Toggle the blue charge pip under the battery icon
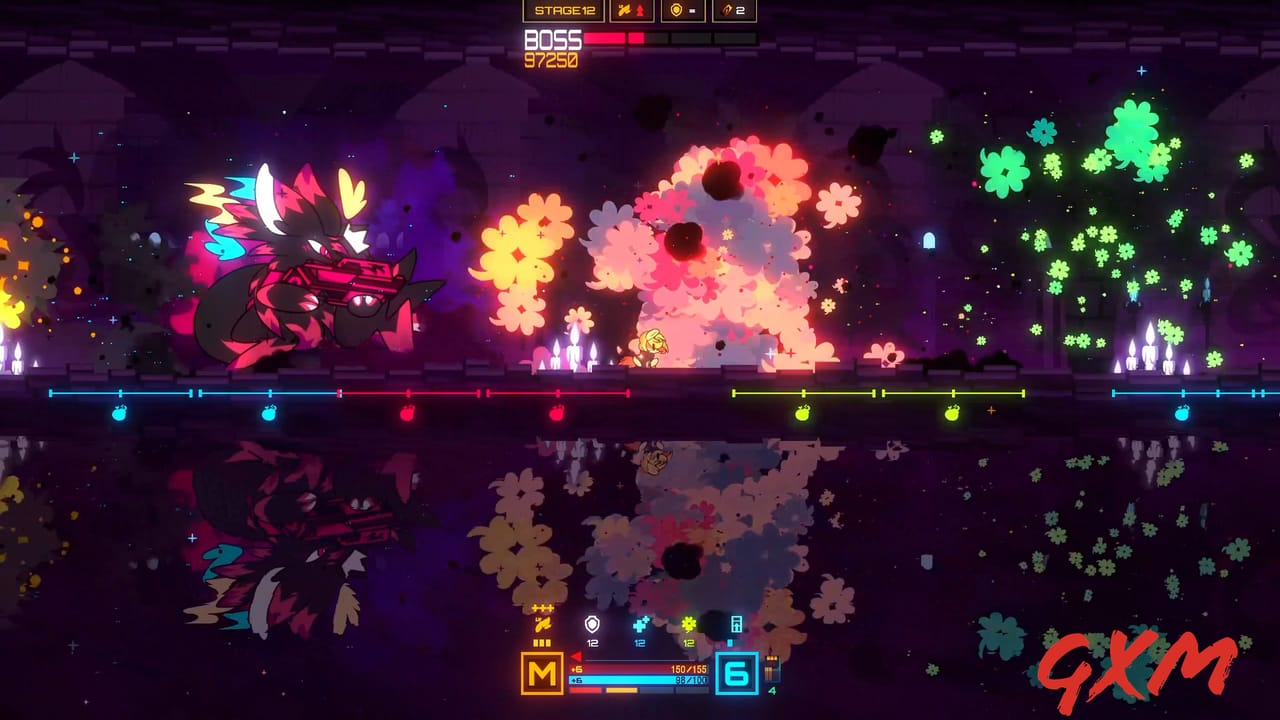Viewport: 1280px width, 720px height. (x=730, y=643)
